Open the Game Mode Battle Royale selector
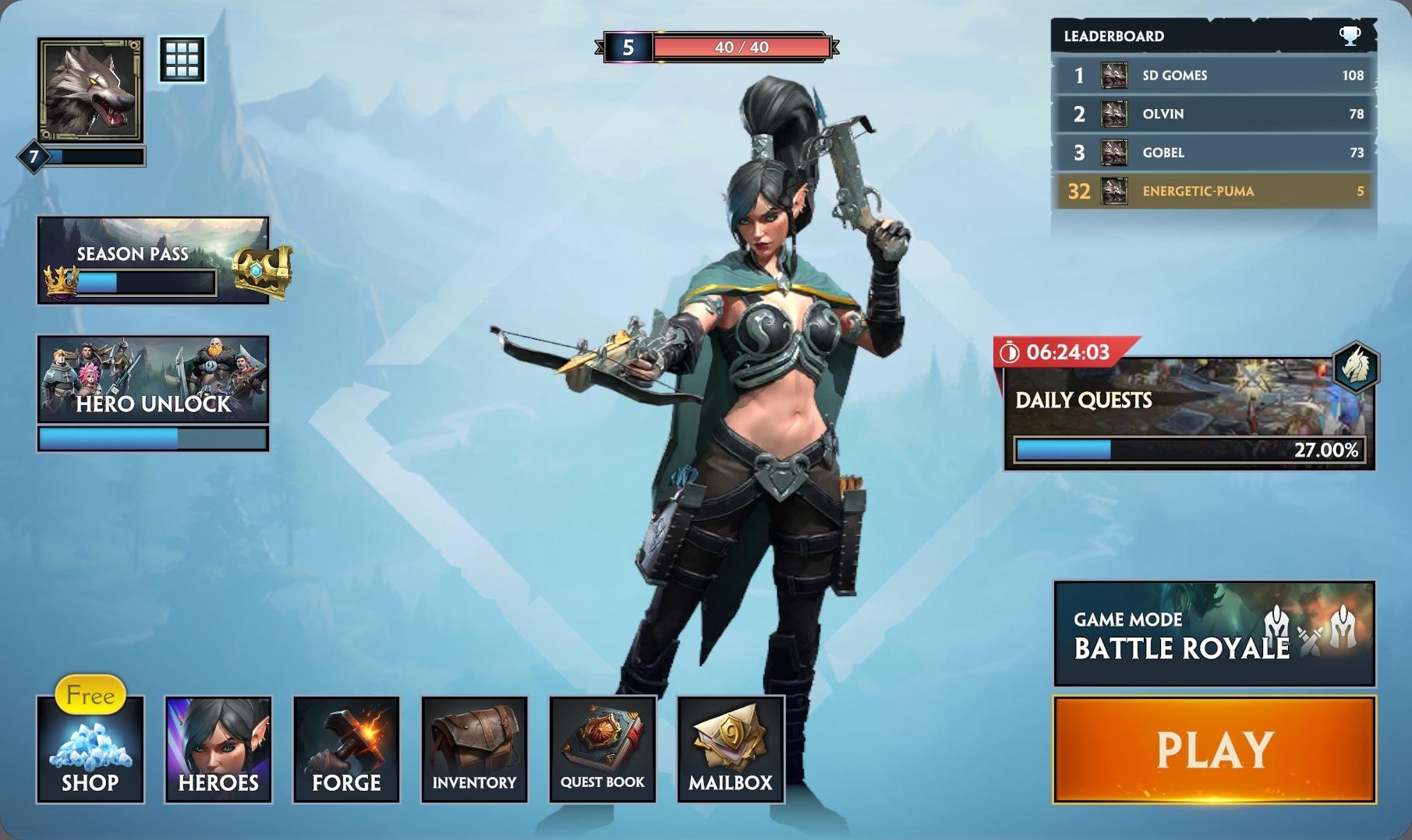 (1214, 634)
